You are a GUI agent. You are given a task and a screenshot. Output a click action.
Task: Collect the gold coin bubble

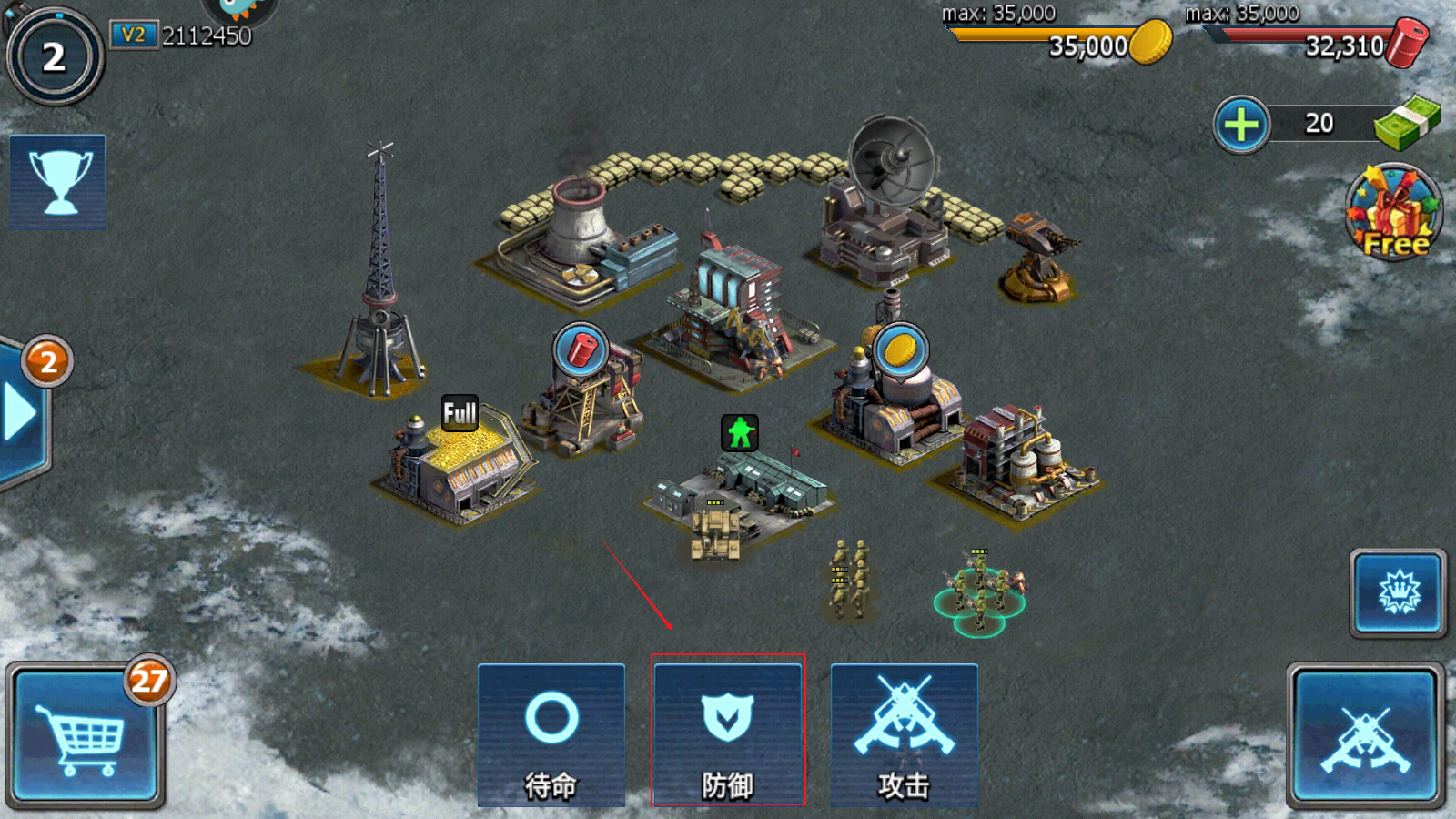coord(900,350)
